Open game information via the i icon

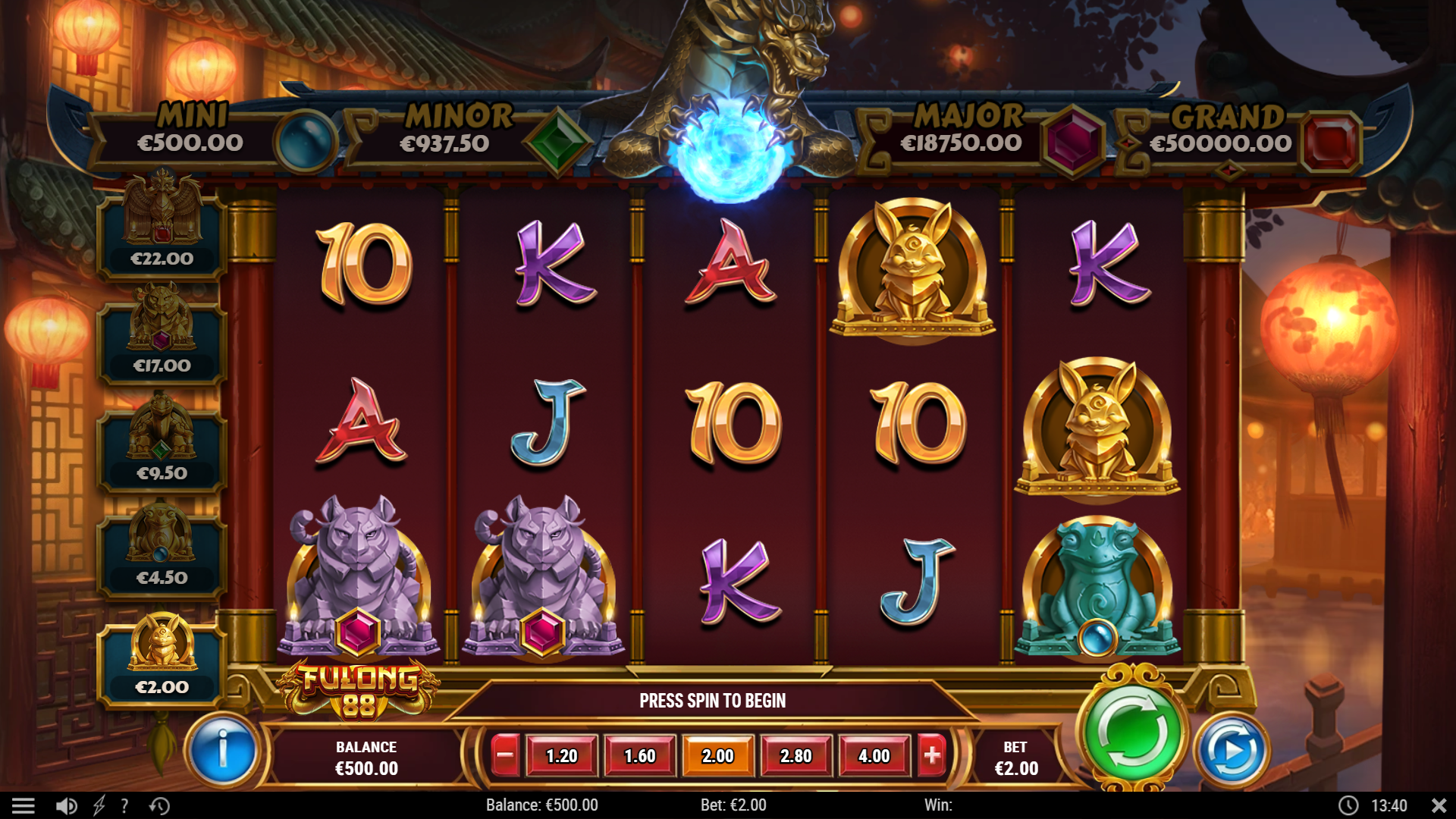pyautogui.click(x=224, y=751)
